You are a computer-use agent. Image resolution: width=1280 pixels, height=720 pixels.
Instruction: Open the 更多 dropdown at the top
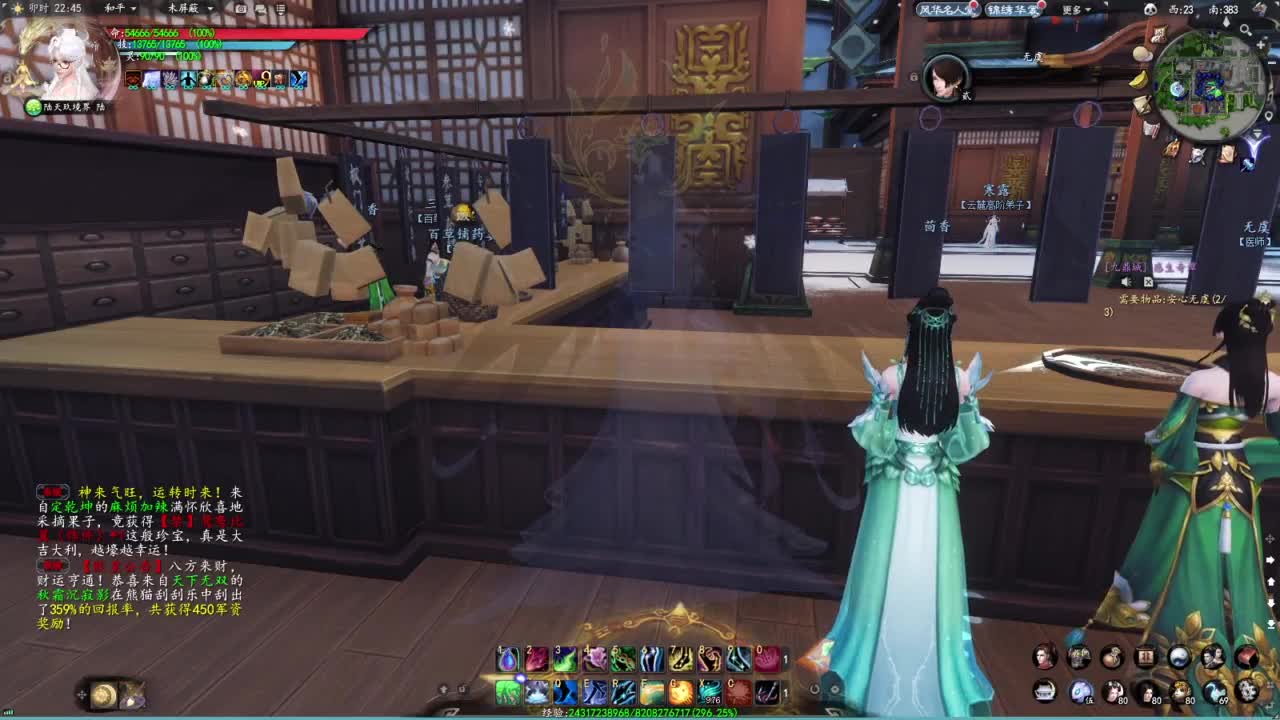(x=1074, y=10)
